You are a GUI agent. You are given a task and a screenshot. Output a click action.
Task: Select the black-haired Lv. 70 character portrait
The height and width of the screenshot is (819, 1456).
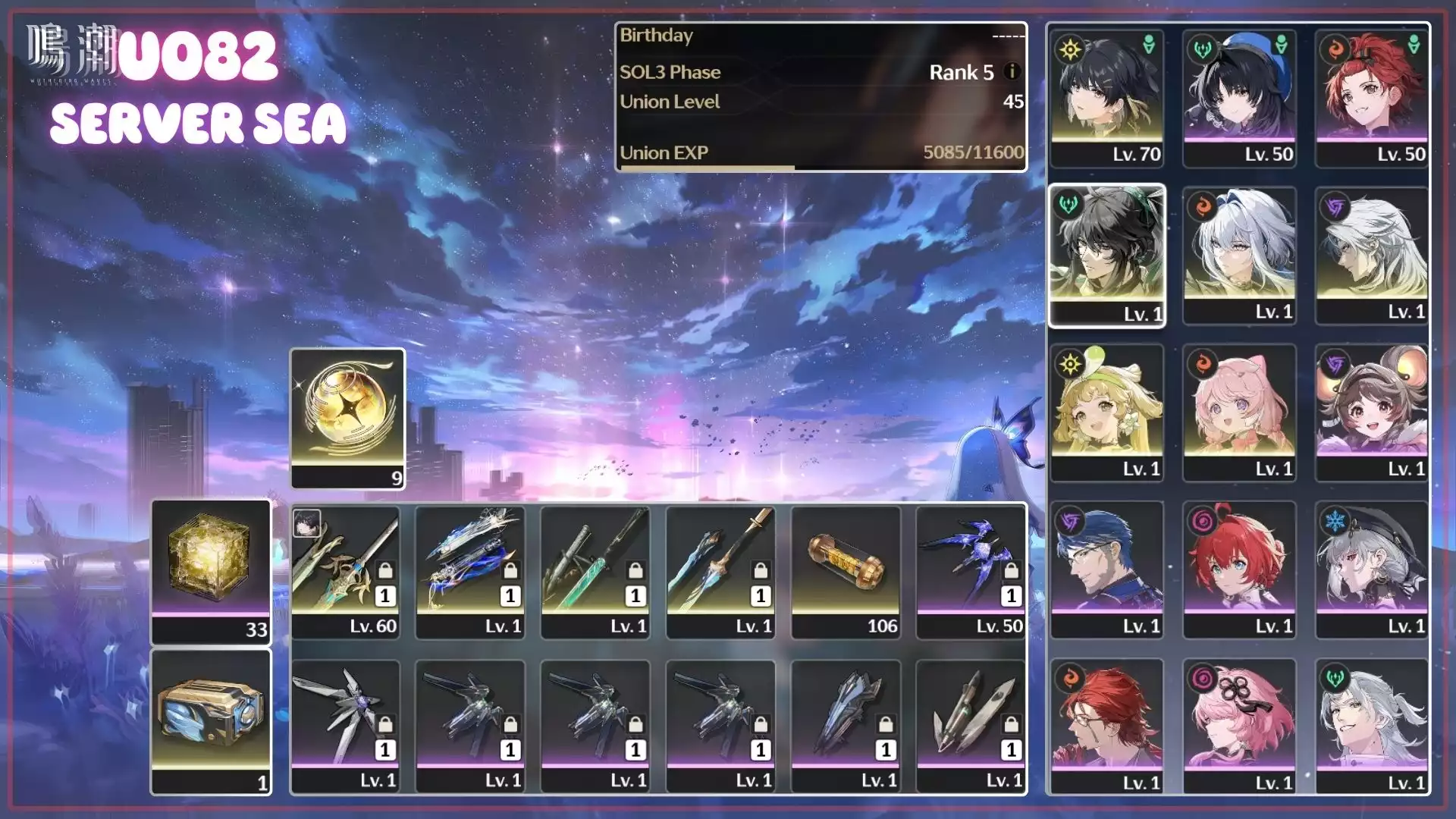tap(1106, 98)
